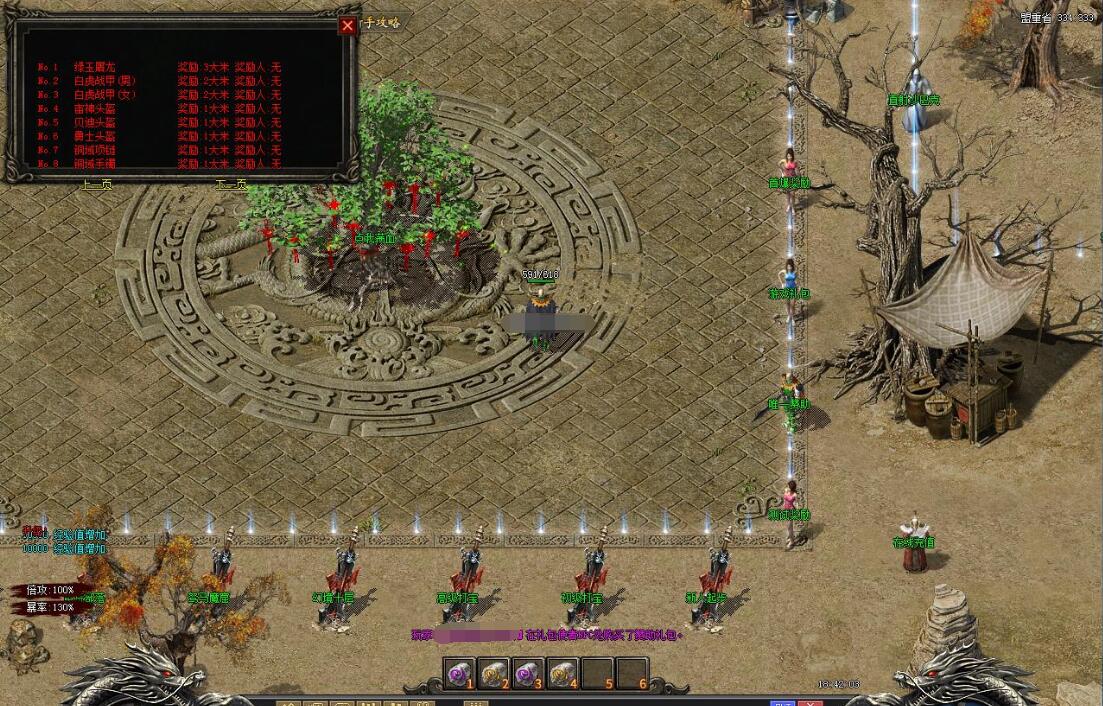This screenshot has height=706, width=1103.
Task: Close the reward list panel
Action: pyautogui.click(x=347, y=26)
